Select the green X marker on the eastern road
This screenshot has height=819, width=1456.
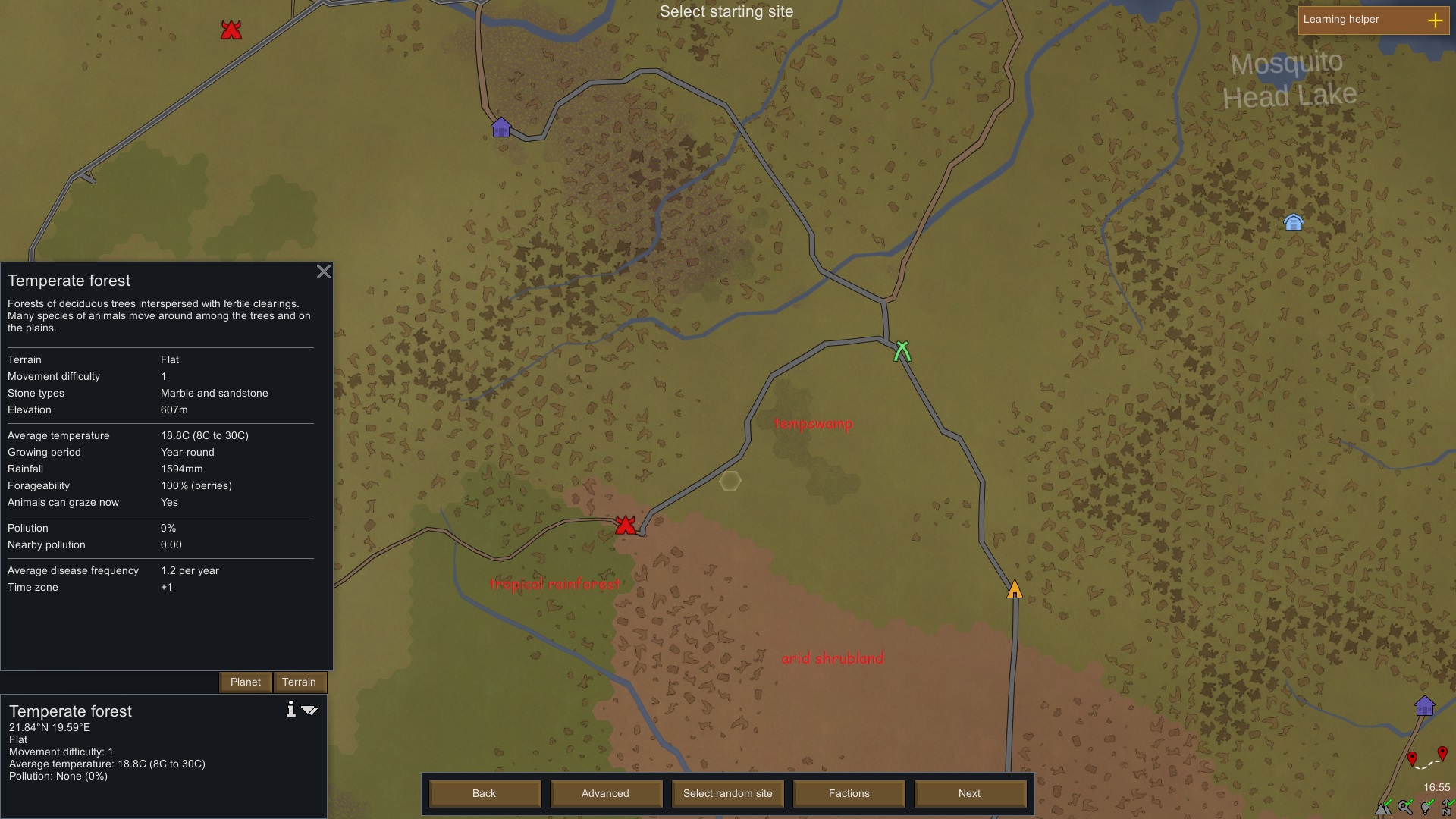tap(902, 351)
